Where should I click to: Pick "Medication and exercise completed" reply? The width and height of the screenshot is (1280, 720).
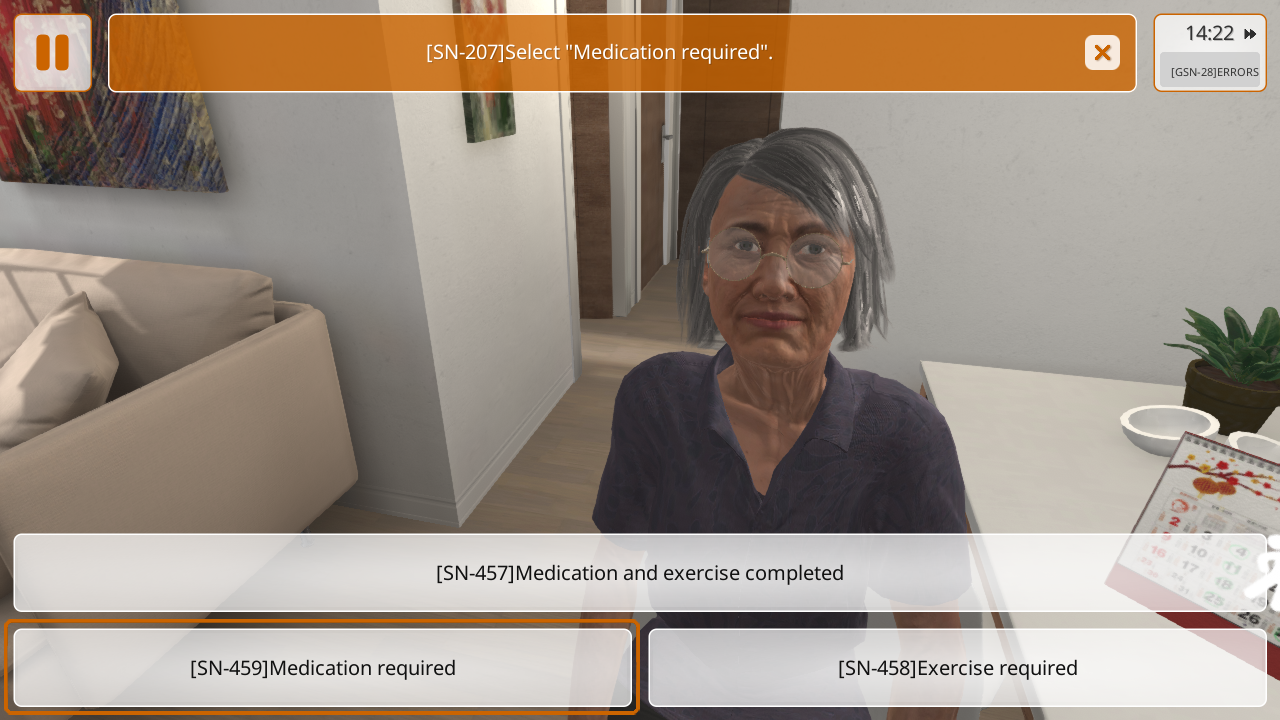pyautogui.click(x=640, y=573)
